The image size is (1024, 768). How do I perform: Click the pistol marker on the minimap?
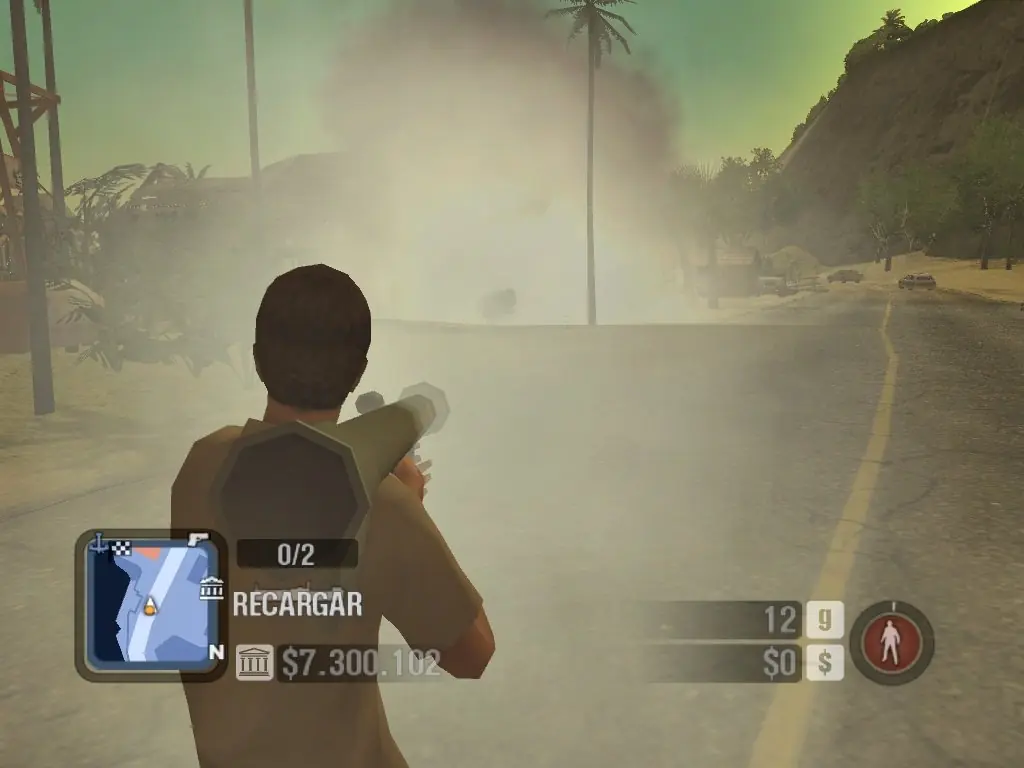(198, 539)
